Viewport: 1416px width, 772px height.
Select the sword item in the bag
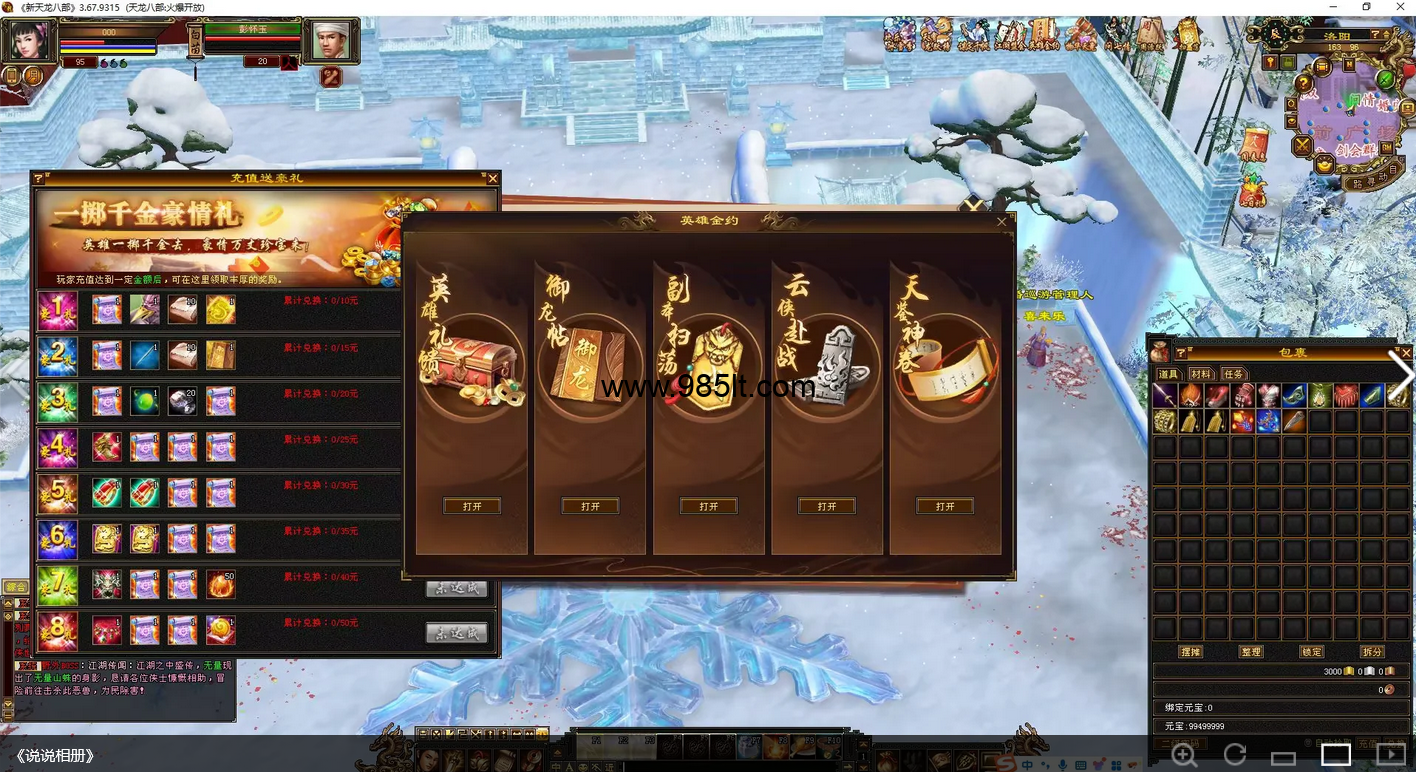point(1164,395)
